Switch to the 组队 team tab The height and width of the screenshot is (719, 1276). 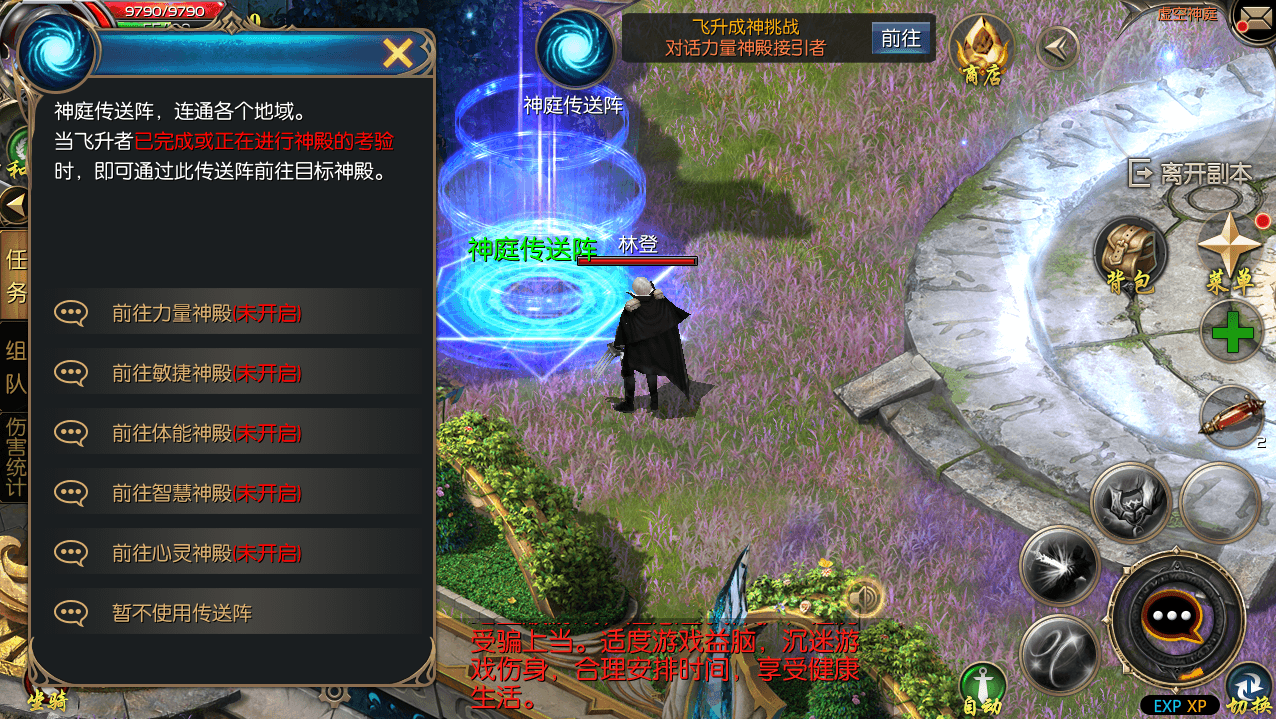tap(15, 367)
